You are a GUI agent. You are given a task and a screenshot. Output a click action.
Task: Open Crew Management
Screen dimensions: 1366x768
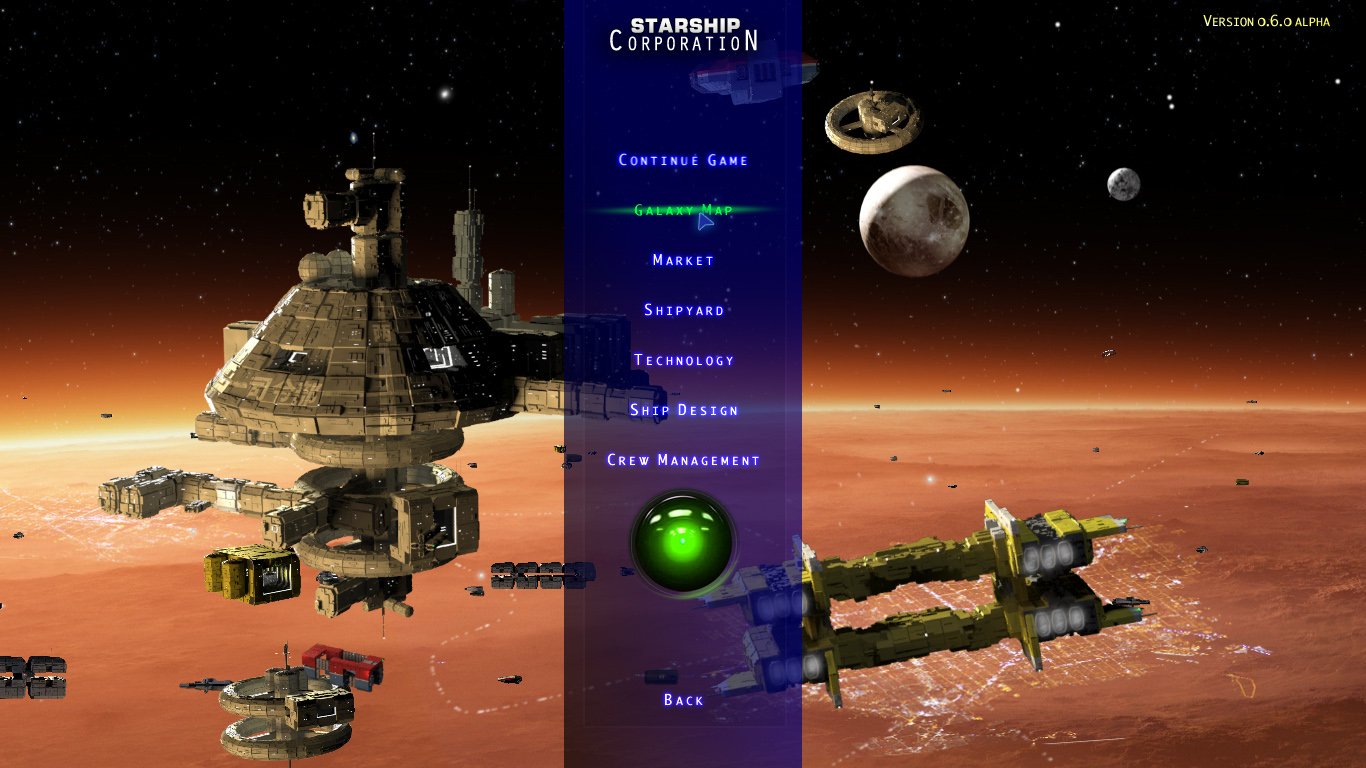click(x=683, y=459)
